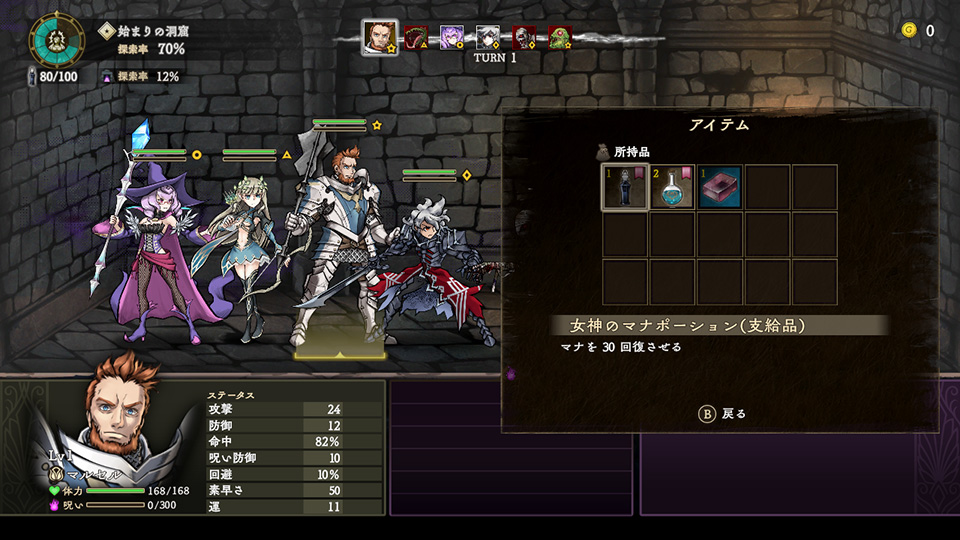Select the bearded knight portrait in turn order
Image resolution: width=960 pixels, height=540 pixels.
pyautogui.click(x=379, y=38)
